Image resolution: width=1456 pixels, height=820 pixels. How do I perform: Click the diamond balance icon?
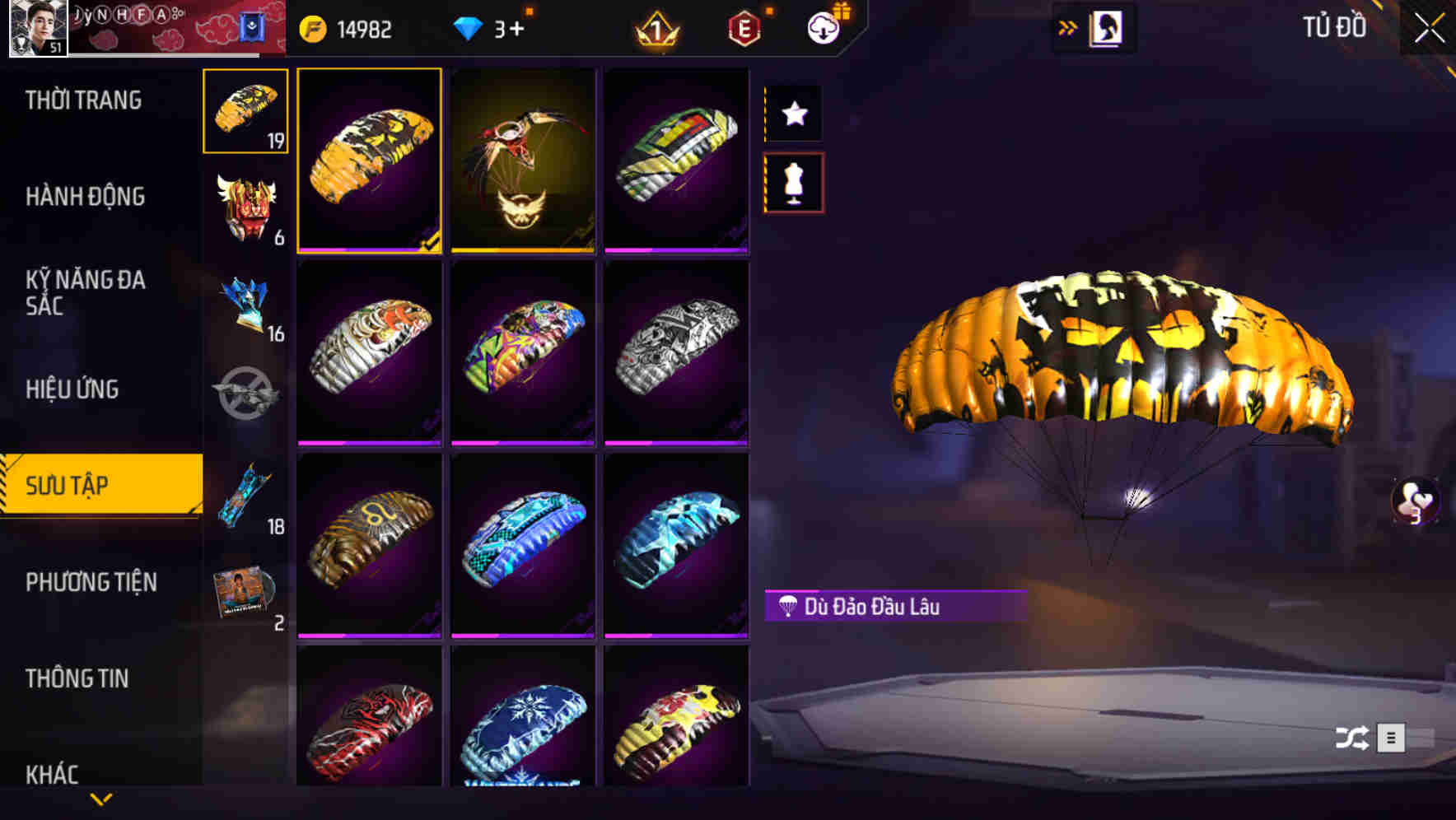tap(468, 26)
